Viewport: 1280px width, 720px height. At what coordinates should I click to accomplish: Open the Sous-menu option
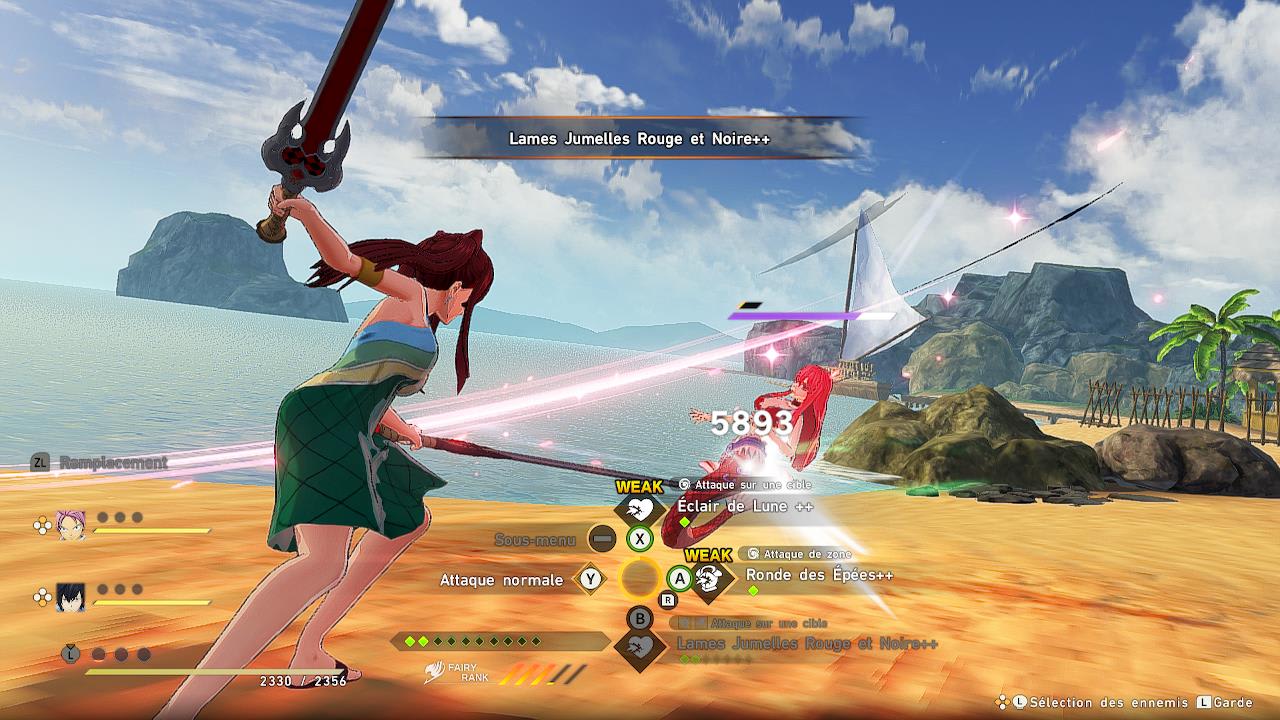pos(535,540)
